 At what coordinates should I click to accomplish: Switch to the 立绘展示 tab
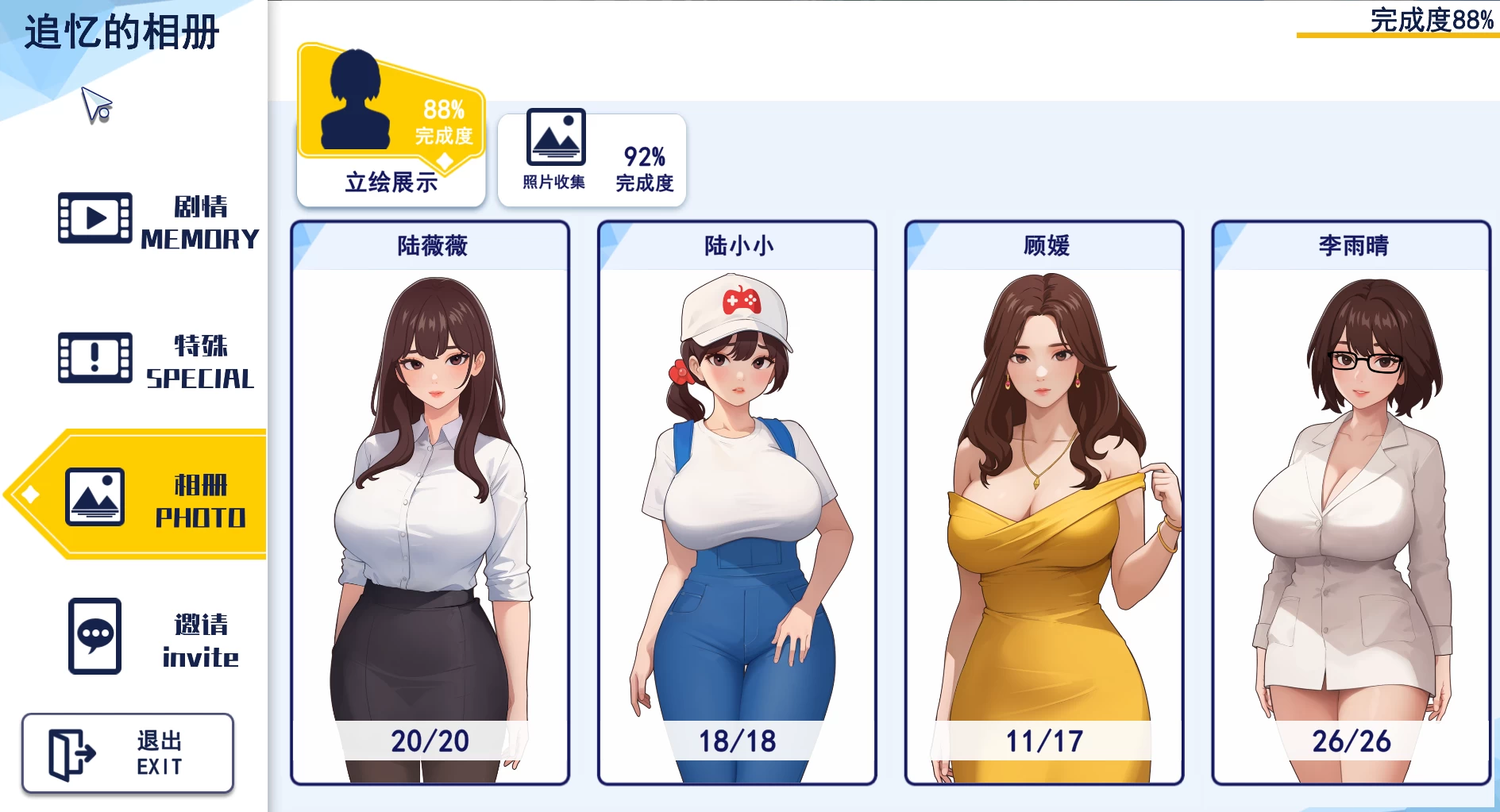[391, 127]
